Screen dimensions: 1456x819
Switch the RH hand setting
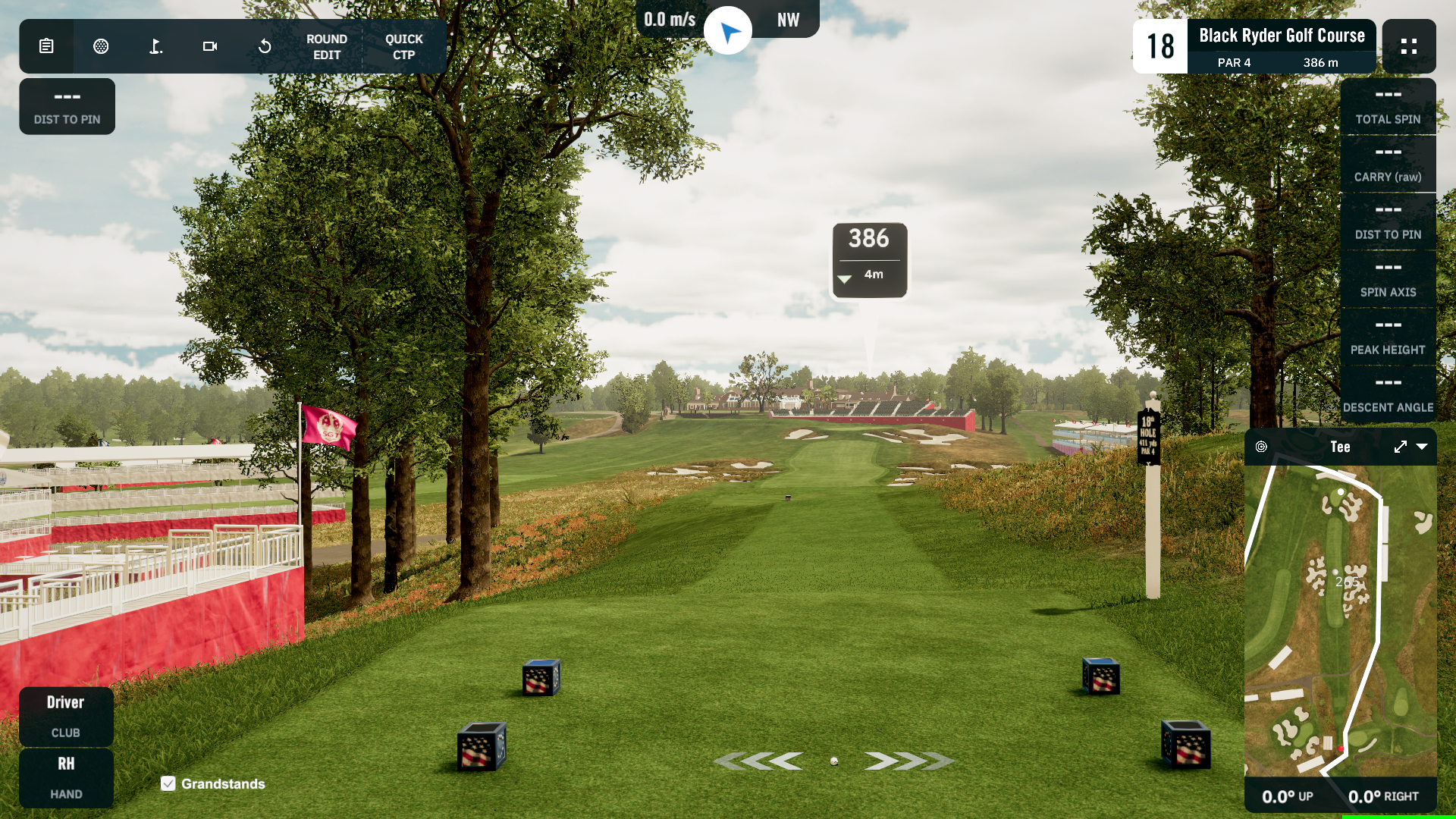[x=66, y=777]
